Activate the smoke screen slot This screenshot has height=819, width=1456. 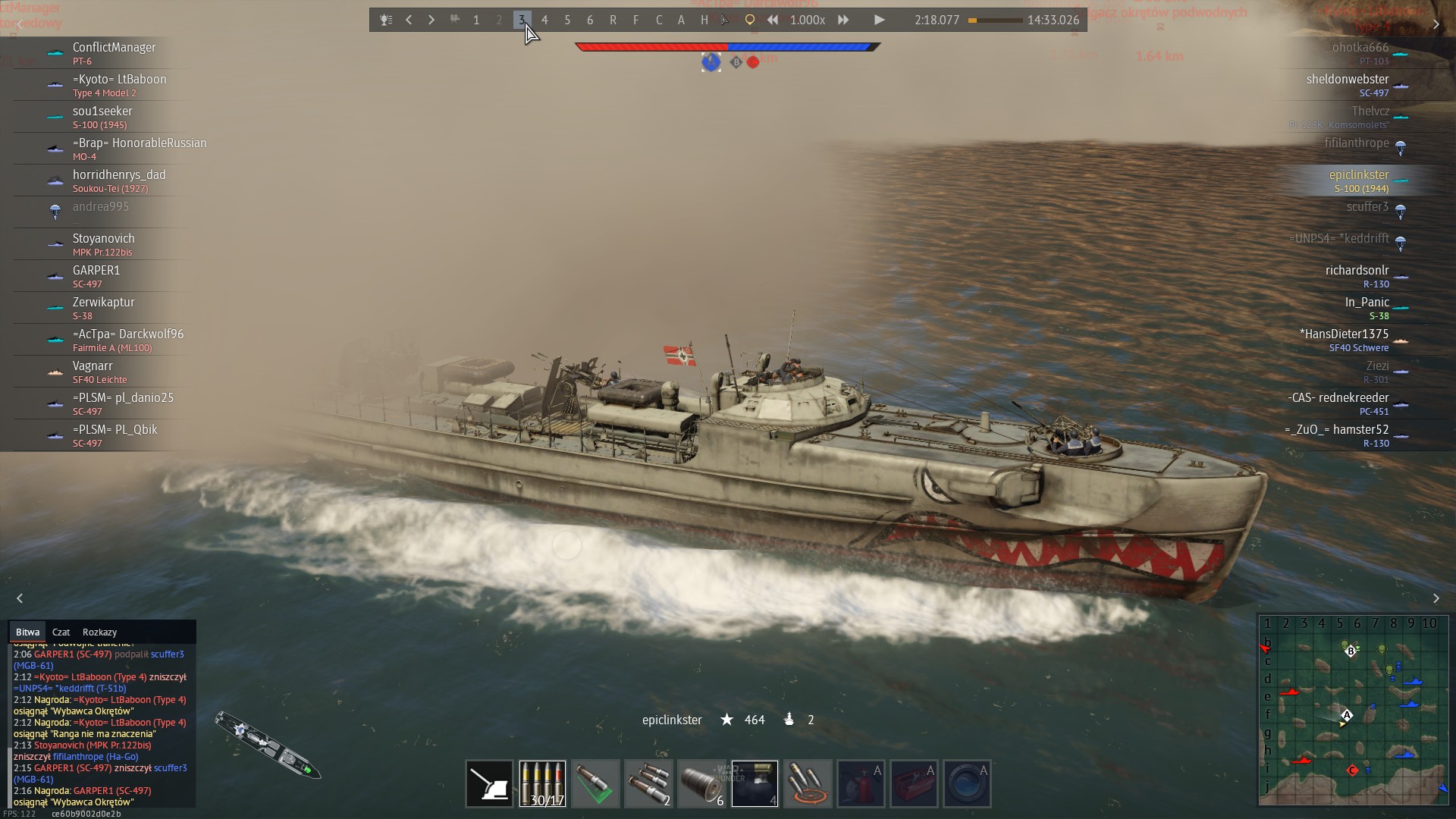pyautogui.click(x=755, y=783)
